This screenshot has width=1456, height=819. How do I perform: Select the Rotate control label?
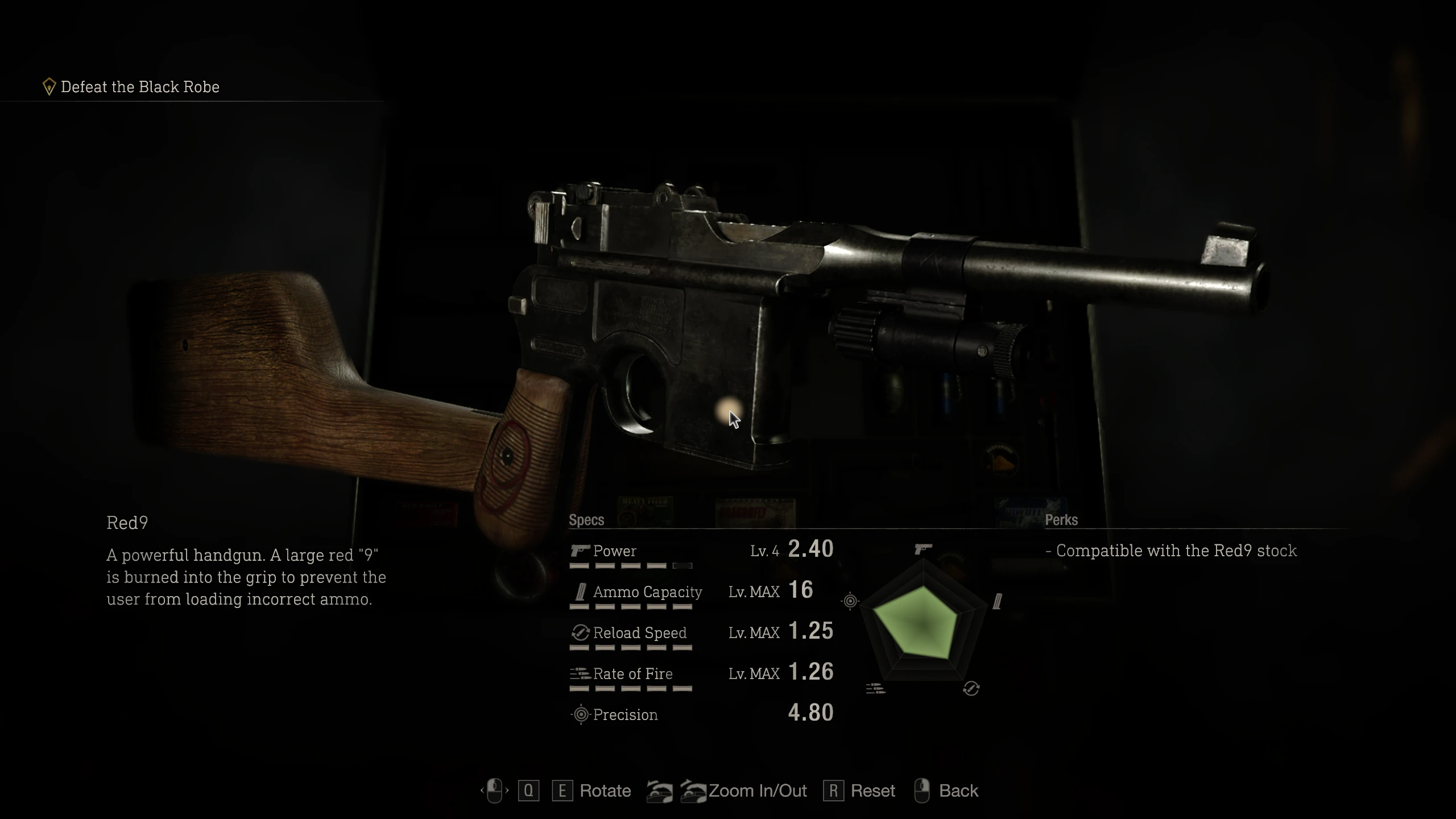605,791
